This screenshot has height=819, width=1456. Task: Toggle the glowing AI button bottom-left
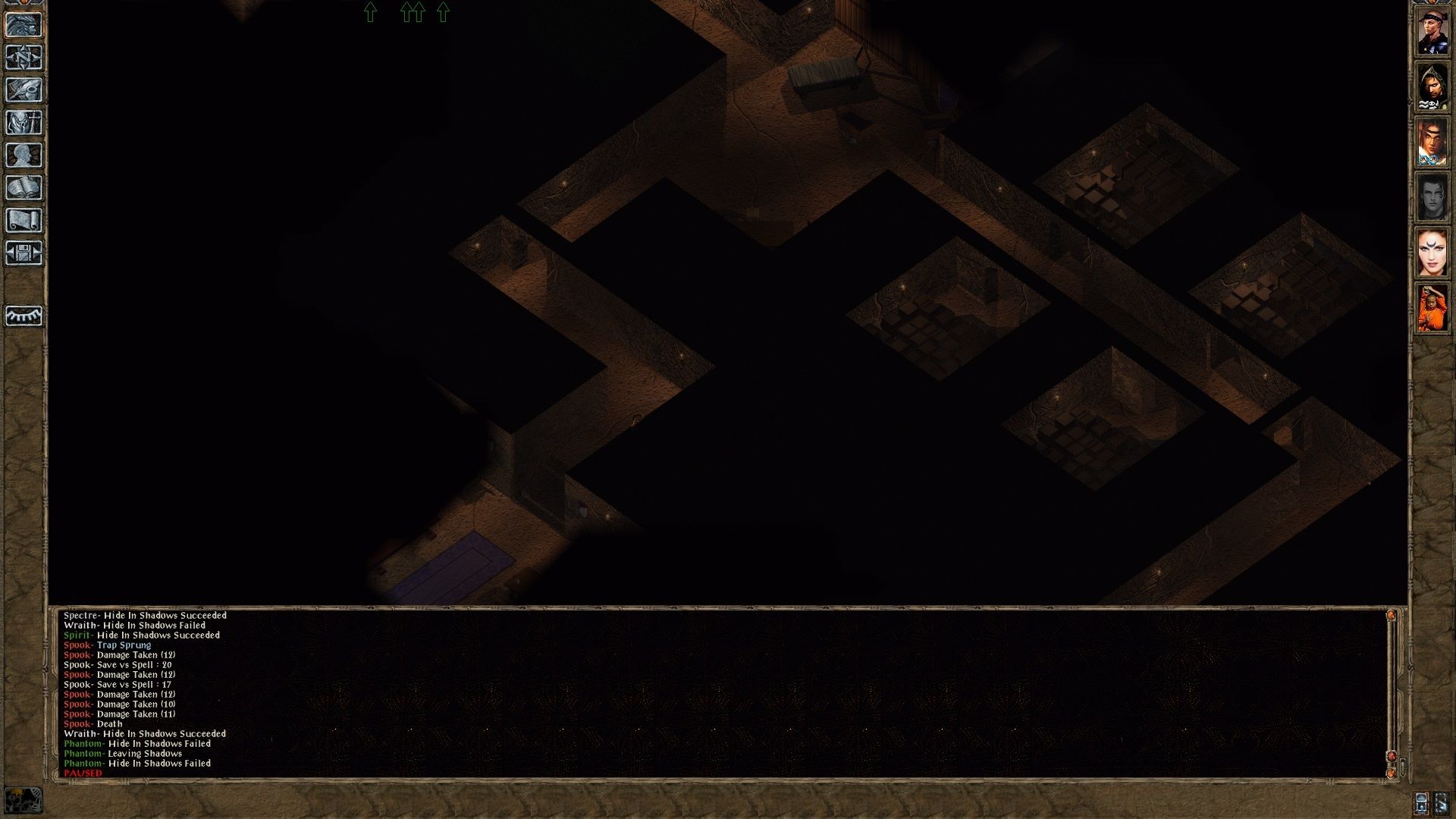coord(24,799)
